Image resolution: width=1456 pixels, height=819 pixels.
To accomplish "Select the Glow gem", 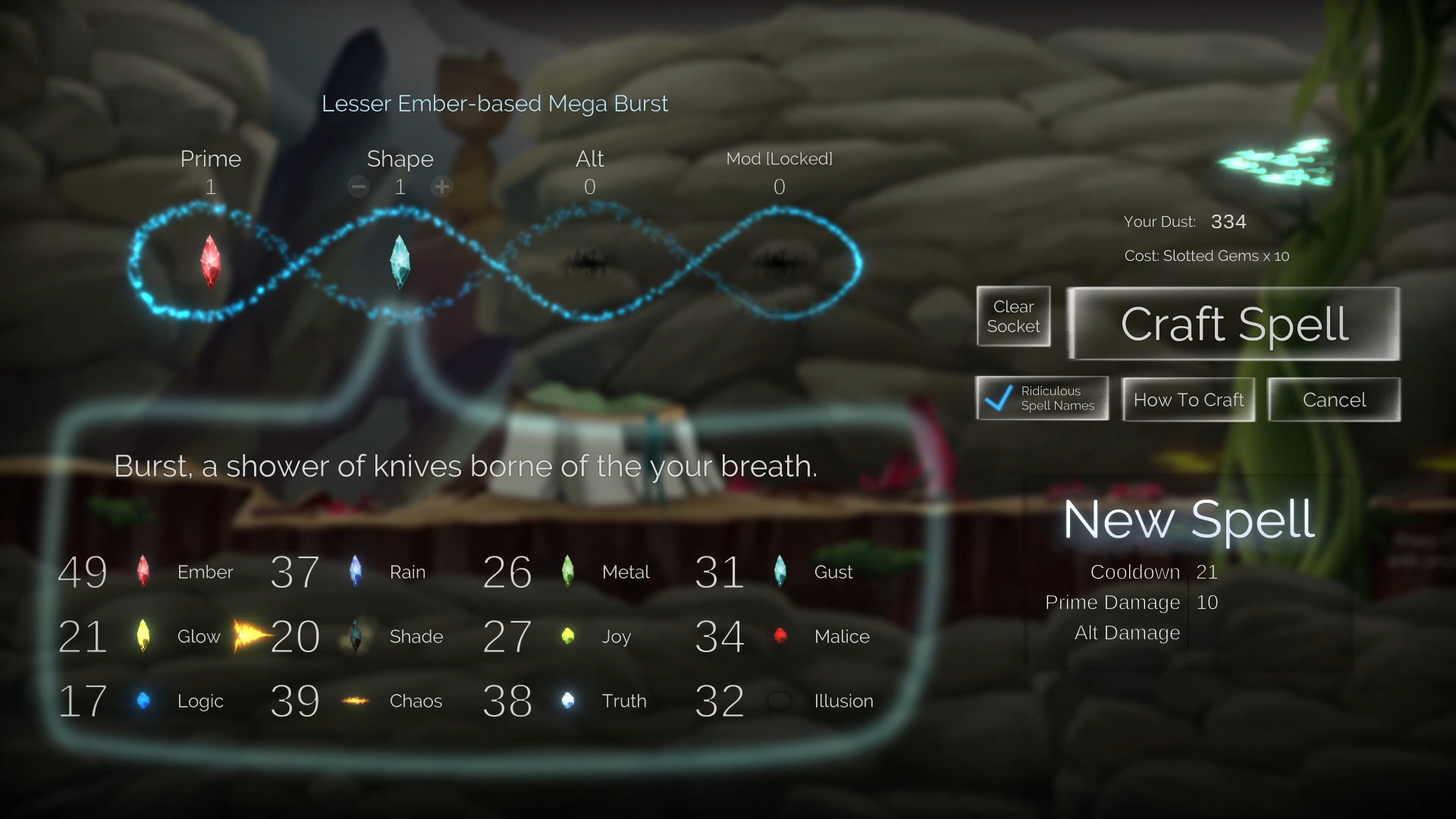I will click(144, 636).
